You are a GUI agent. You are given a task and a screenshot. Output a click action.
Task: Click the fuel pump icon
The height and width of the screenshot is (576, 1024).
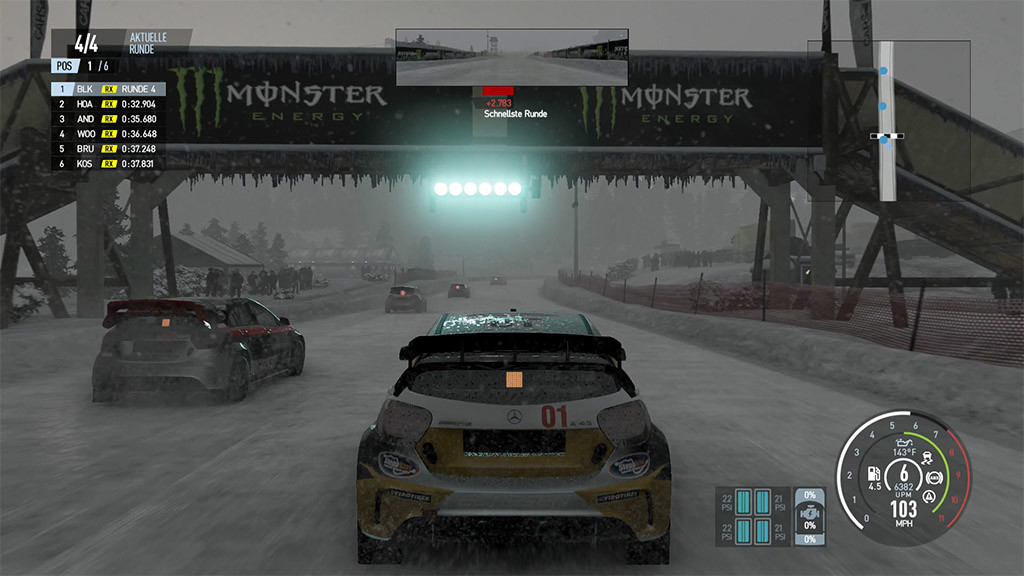coord(871,473)
